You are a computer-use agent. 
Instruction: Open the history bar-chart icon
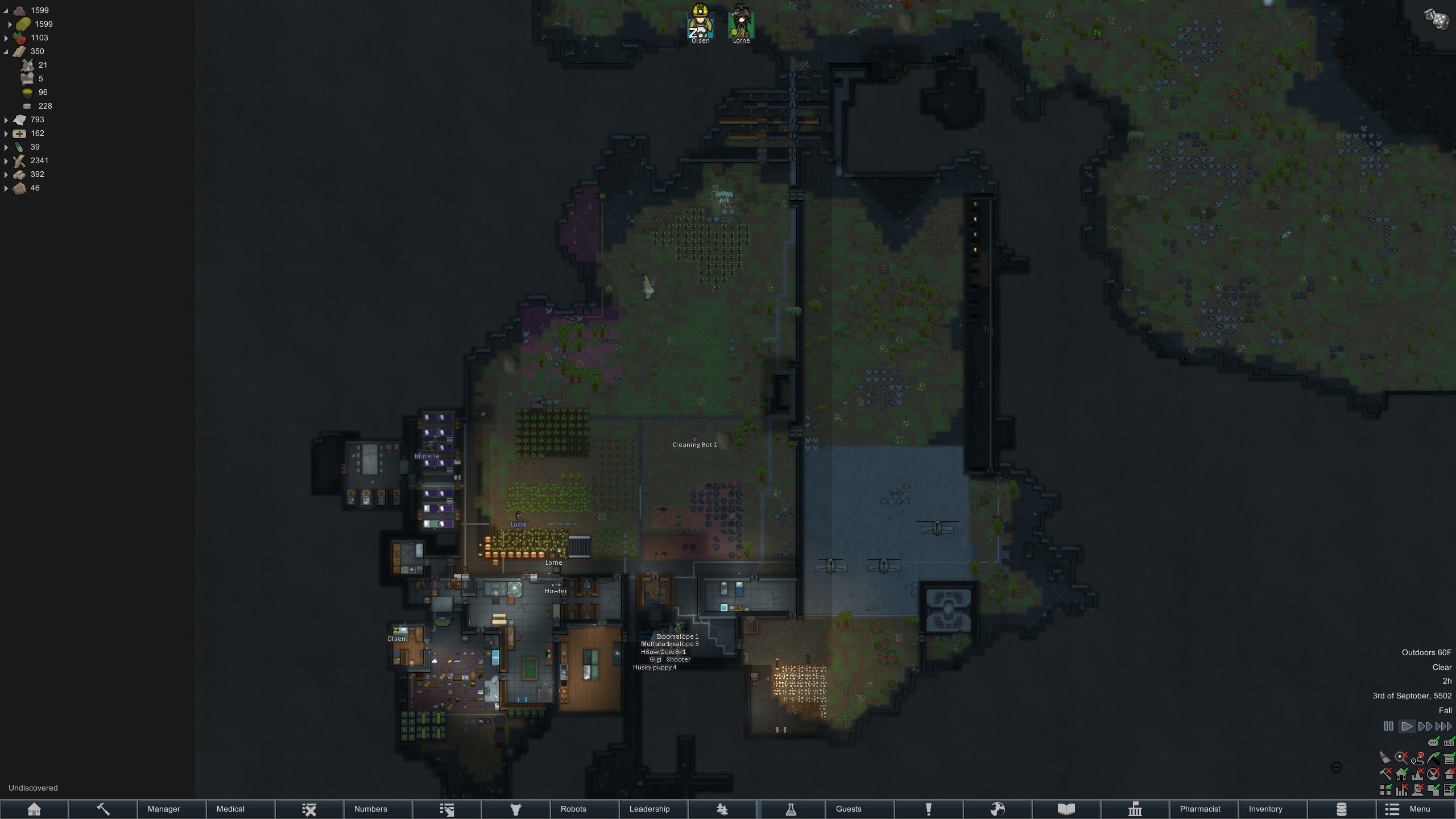pyautogui.click(x=1135, y=809)
